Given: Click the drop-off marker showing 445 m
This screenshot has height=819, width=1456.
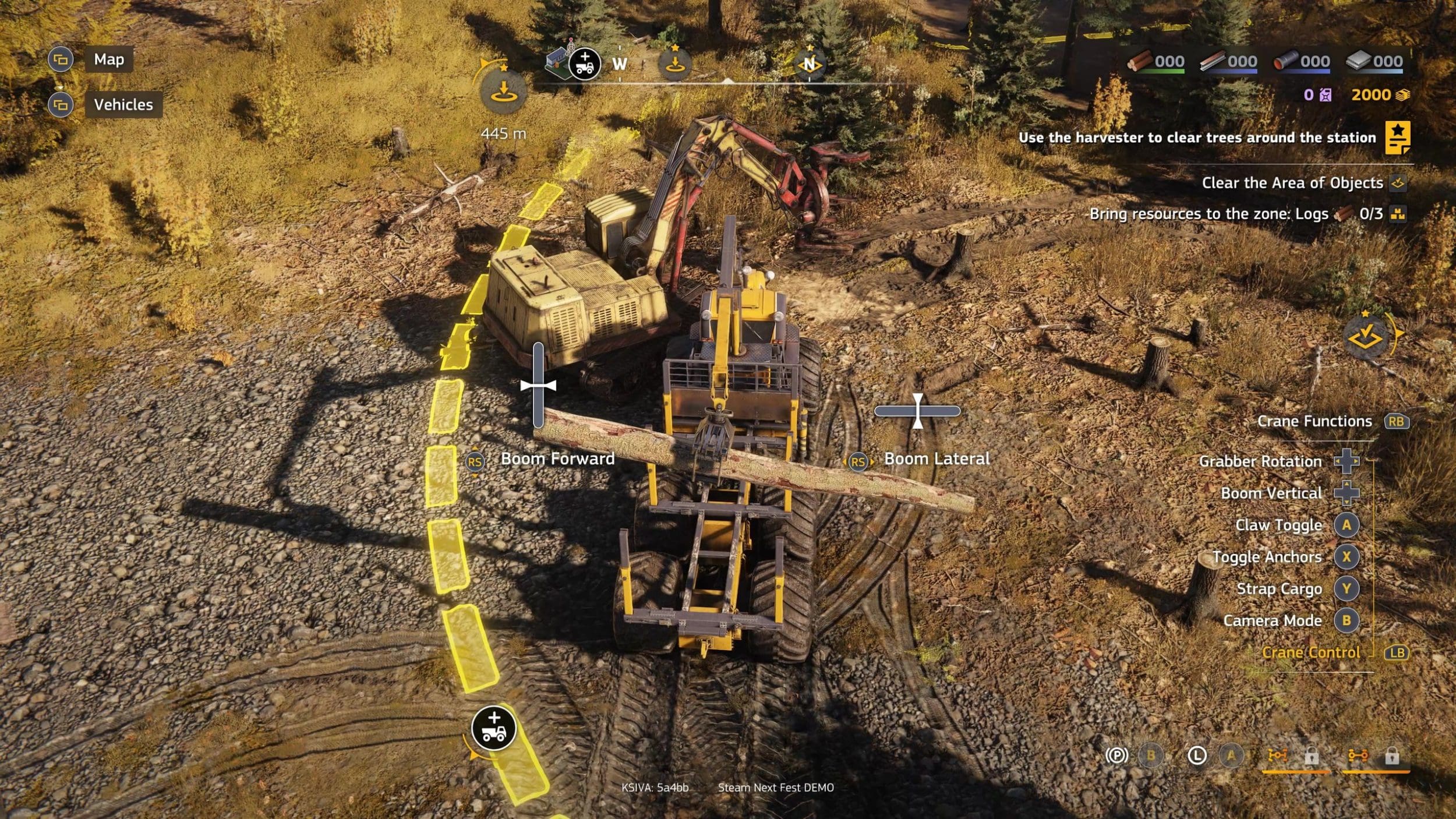Looking at the screenshot, I should tap(503, 92).
